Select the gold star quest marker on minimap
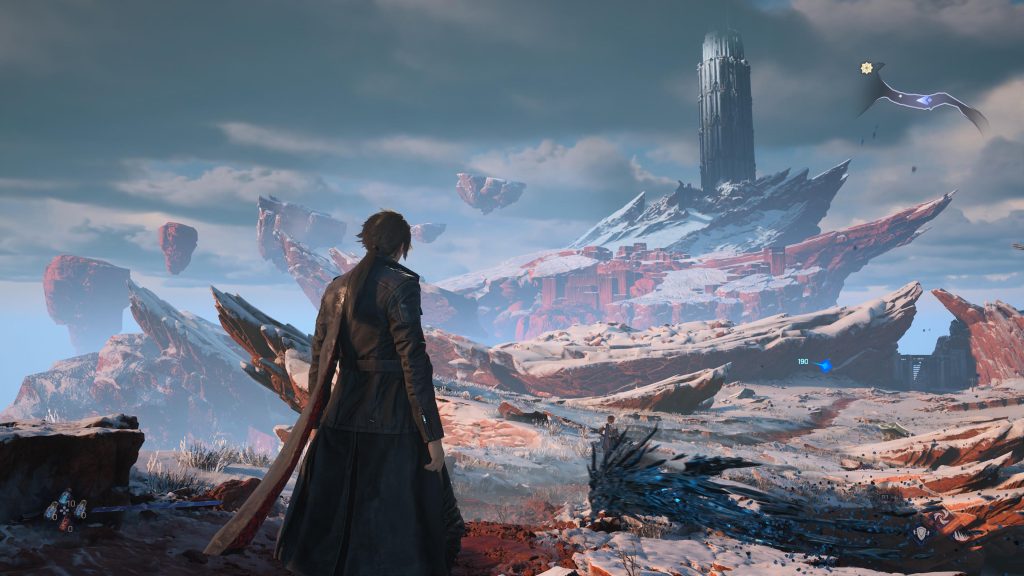This screenshot has width=1024, height=576. click(x=866, y=68)
